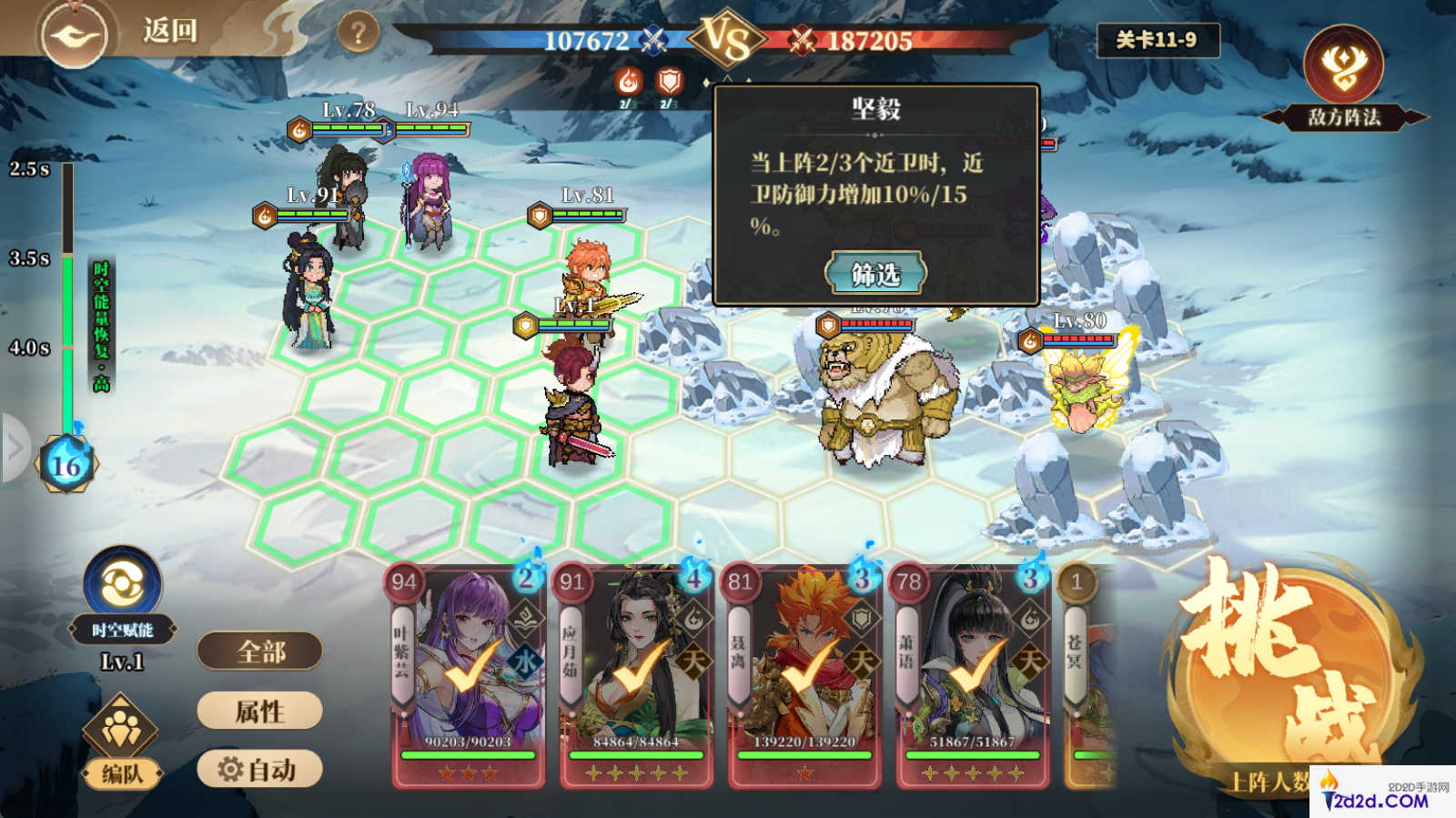Filter heroes by 属性
Screen dimensions: 1456x818
[x=260, y=711]
